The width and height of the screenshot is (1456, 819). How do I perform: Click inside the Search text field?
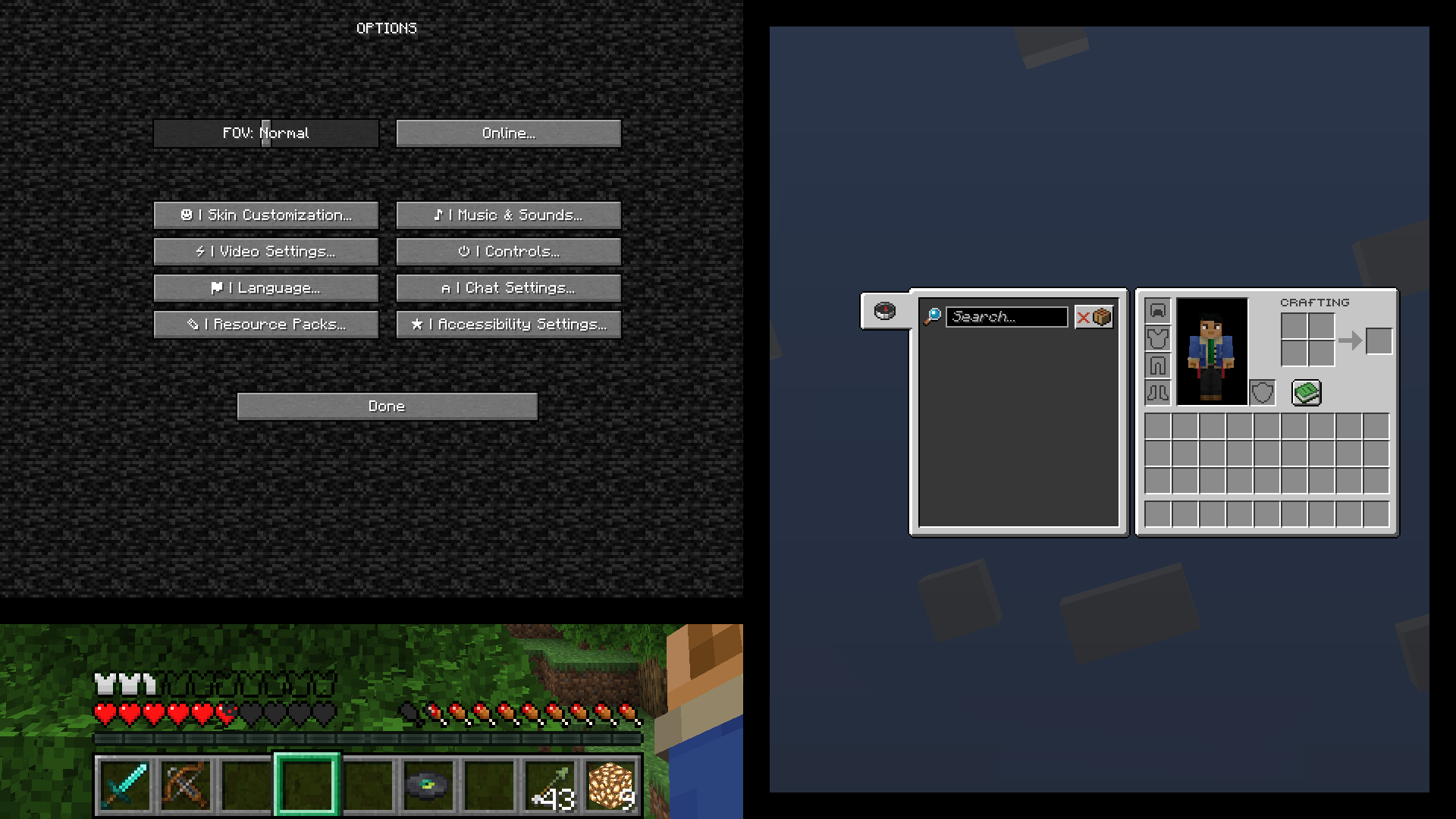(x=1009, y=316)
